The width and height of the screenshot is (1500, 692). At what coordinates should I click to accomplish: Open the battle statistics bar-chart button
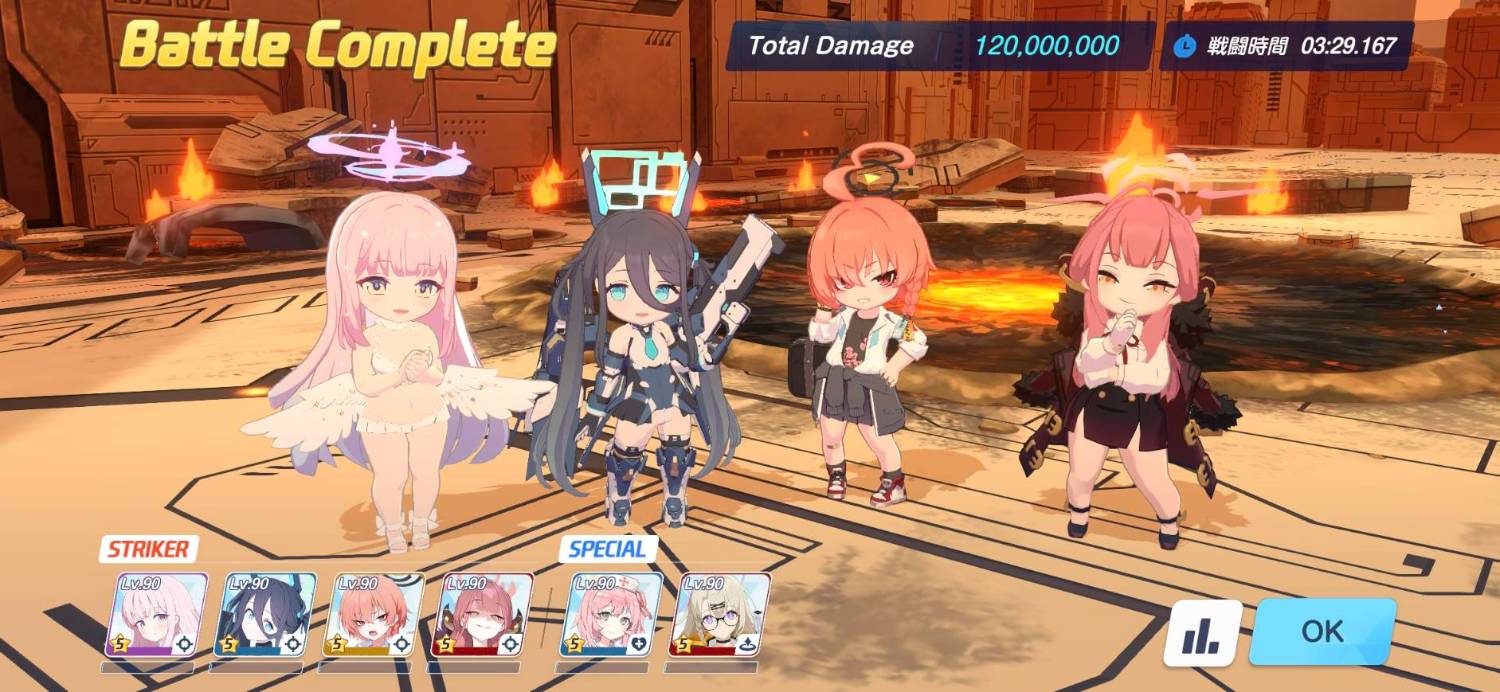[x=1202, y=634]
